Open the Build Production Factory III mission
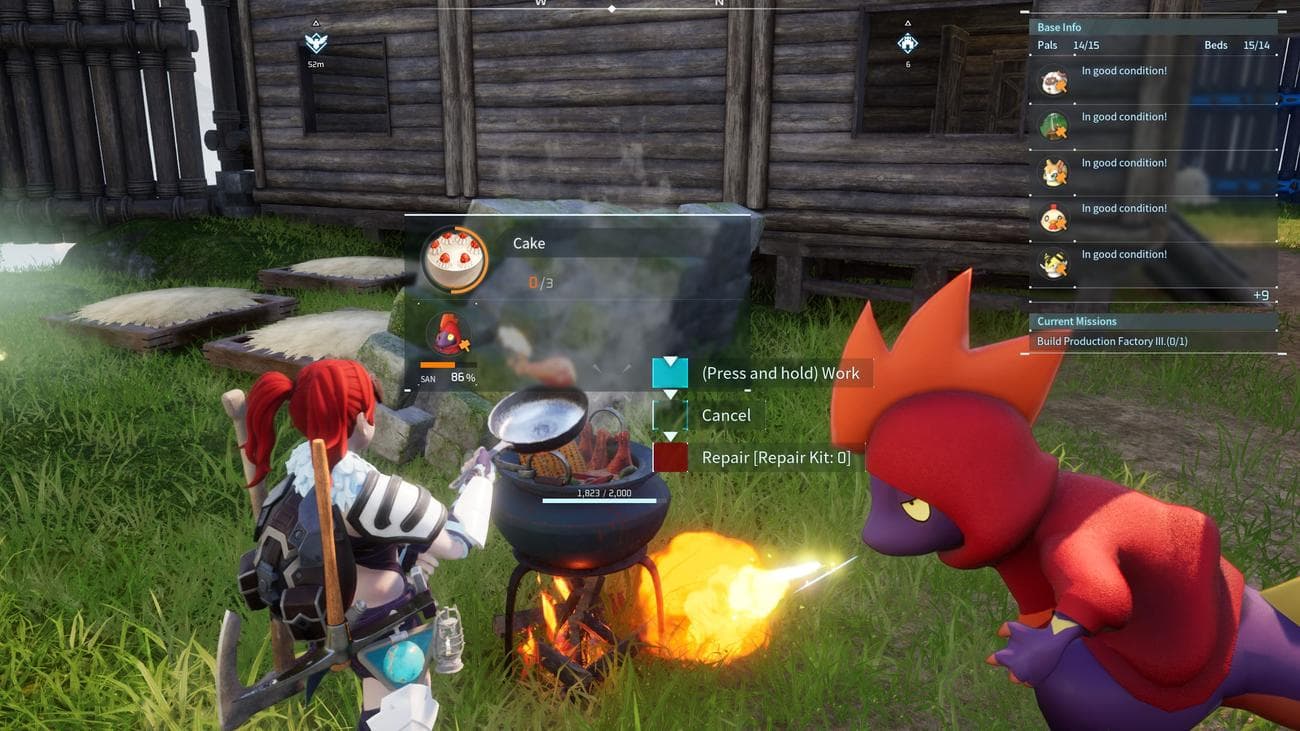This screenshot has height=731, width=1300. [x=1111, y=342]
